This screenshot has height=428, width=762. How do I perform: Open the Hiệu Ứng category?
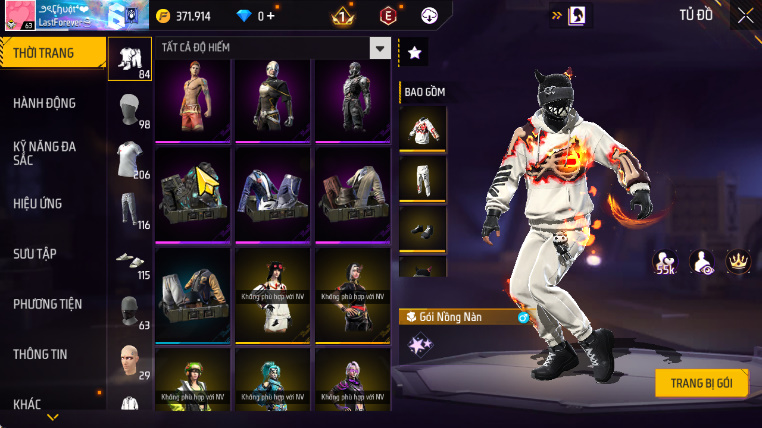tap(38, 203)
